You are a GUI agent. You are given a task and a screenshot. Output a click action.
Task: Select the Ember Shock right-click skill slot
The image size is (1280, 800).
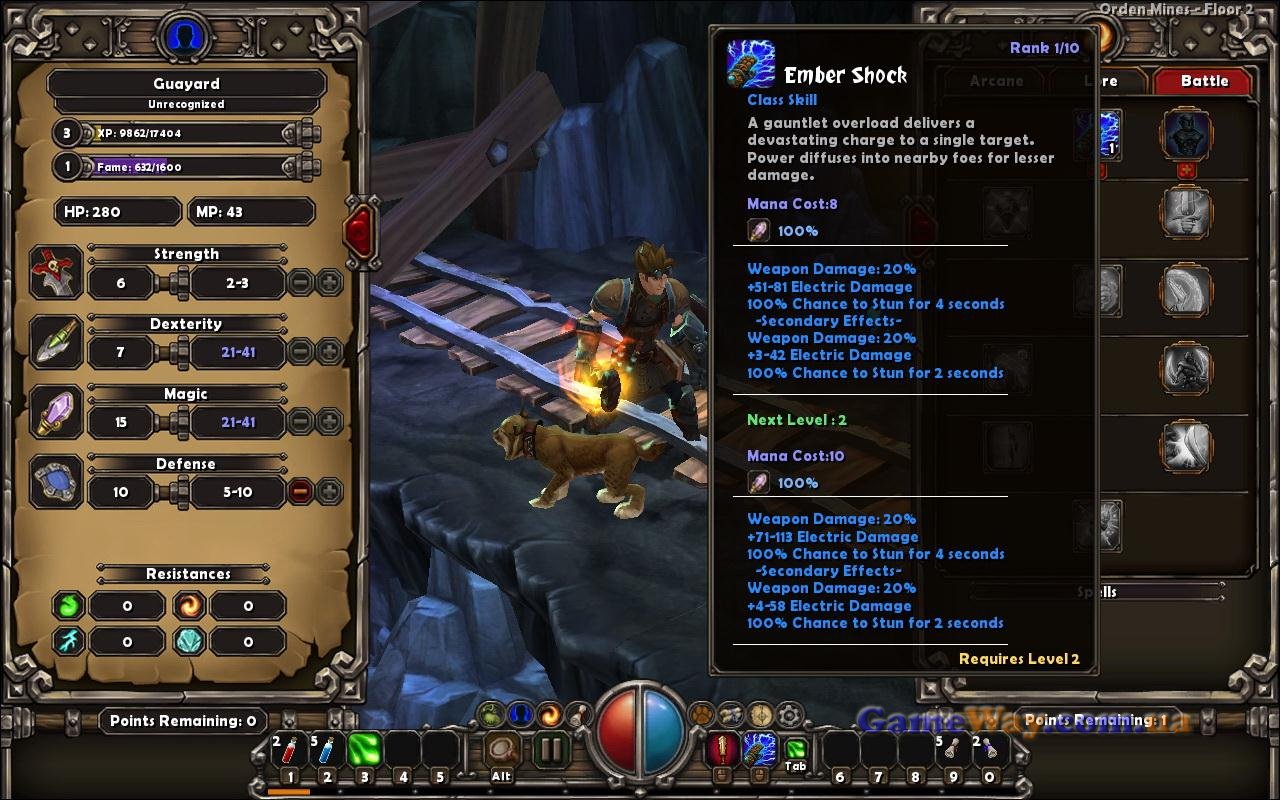point(759,748)
